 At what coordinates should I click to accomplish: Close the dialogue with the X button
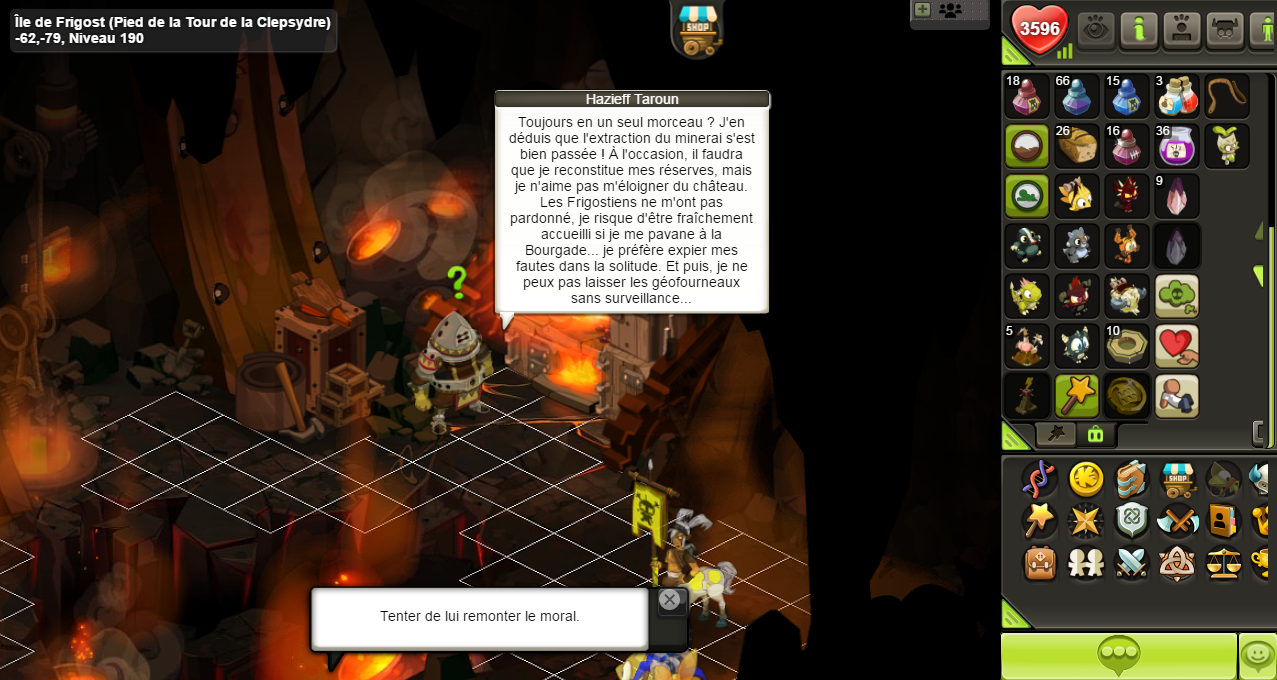click(x=669, y=600)
